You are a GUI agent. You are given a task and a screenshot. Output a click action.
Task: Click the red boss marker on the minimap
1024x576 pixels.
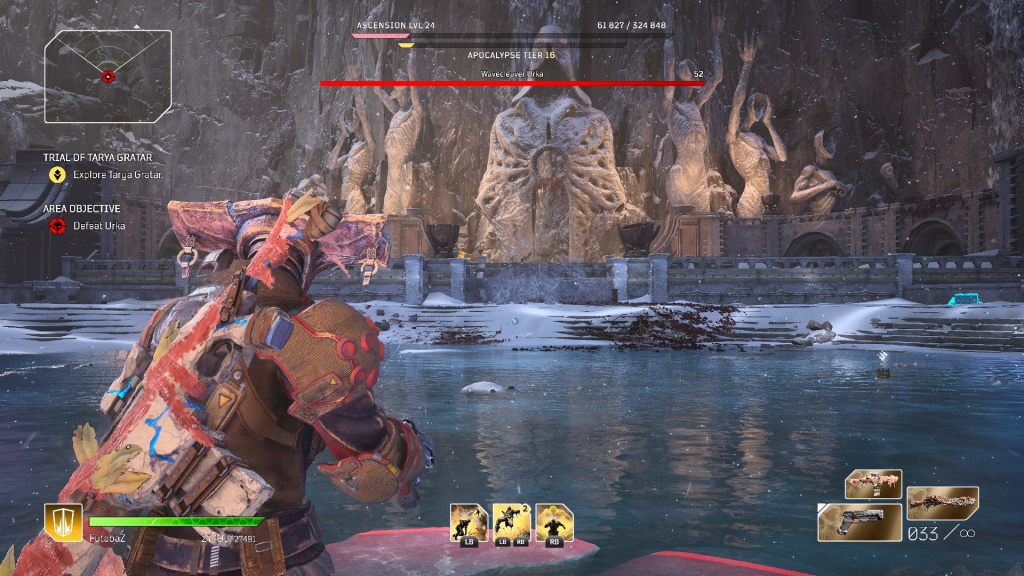point(108,76)
